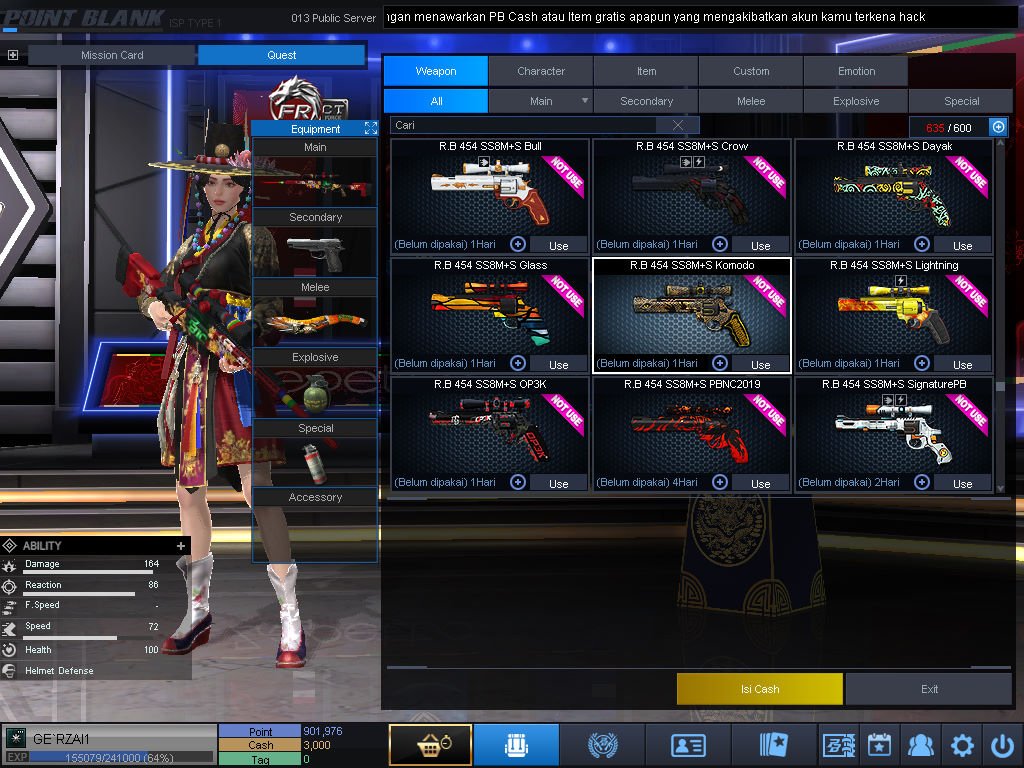Screen dimensions: 1024x768
Task: Choose the R.B 454 SS8M+S PBNC2019 card
Action: (691, 430)
